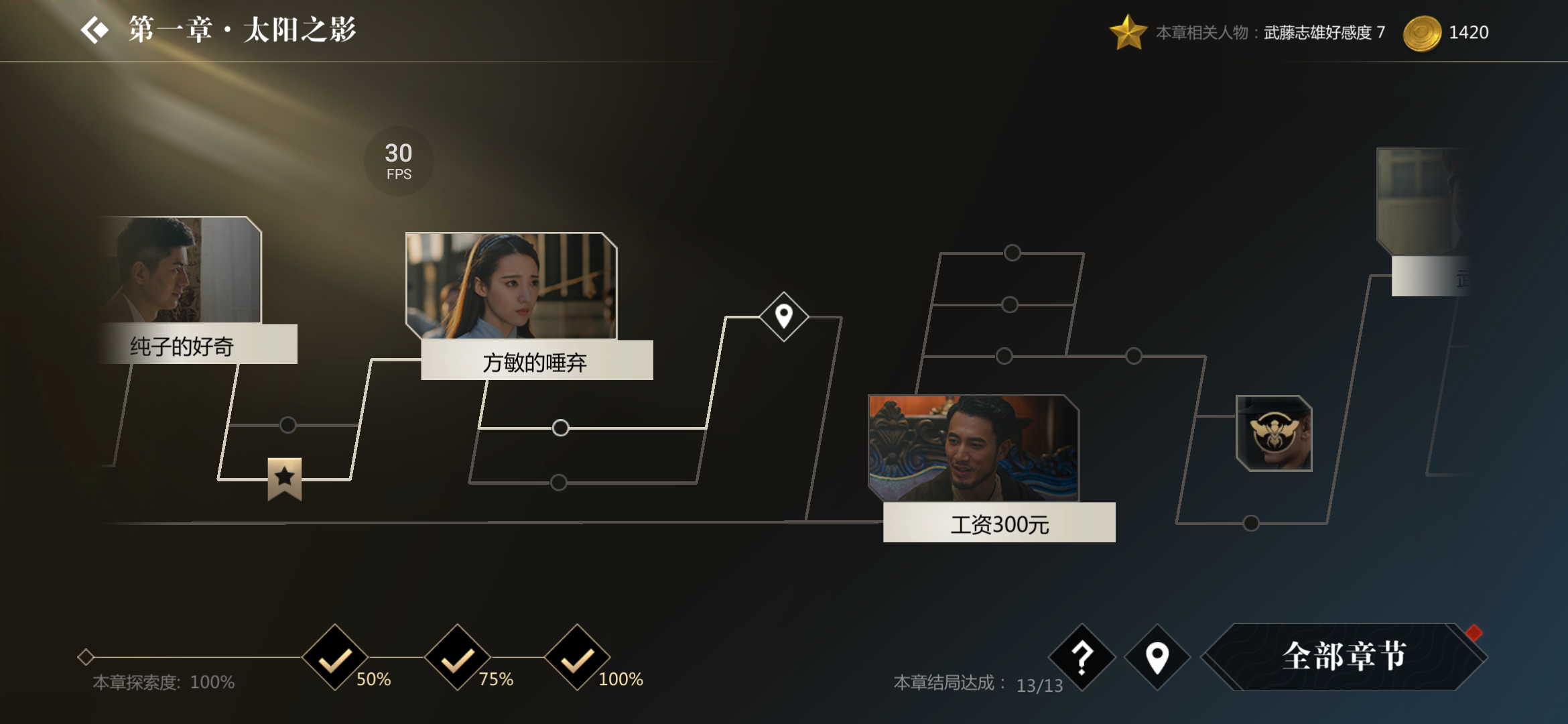Viewport: 1568px width, 724px height.
Task: Click the chapter title 第一章·太阳之影
Action: point(243,29)
